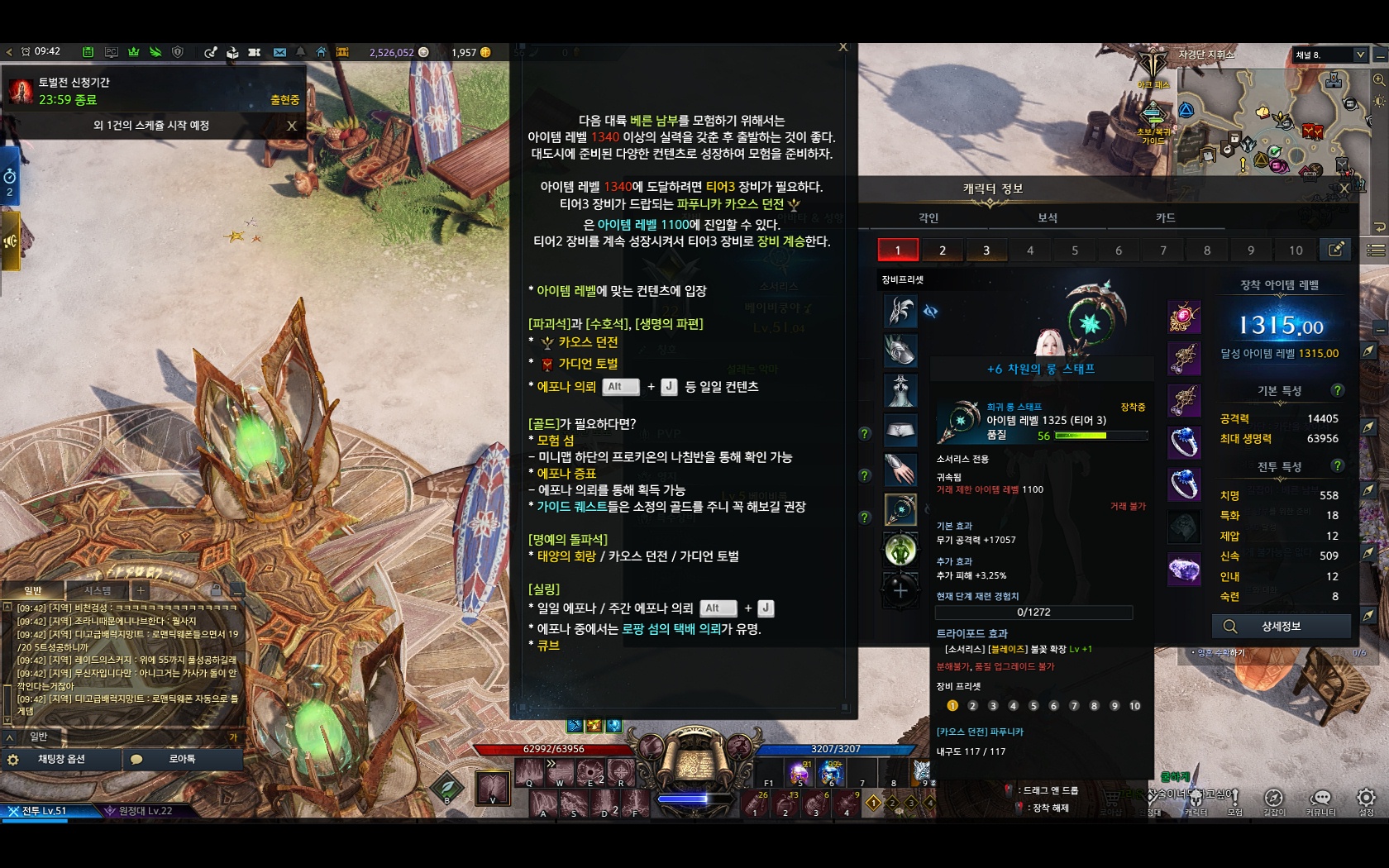This screenshot has width=1389, height=868.
Task: Close the 캐릭터 정보 window
Action: pos(1344,188)
